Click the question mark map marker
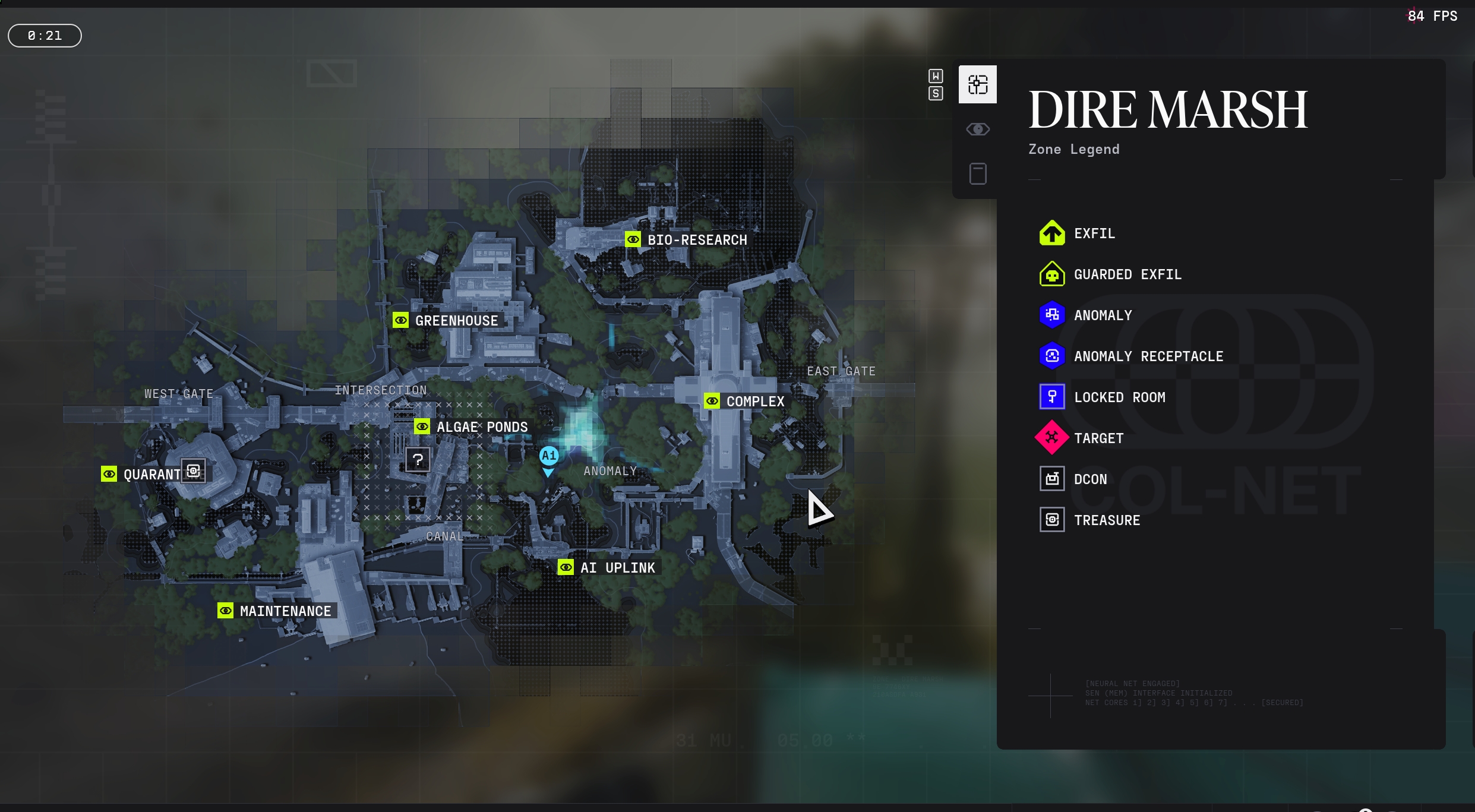Screen dimensions: 1475x812 pos(418,459)
